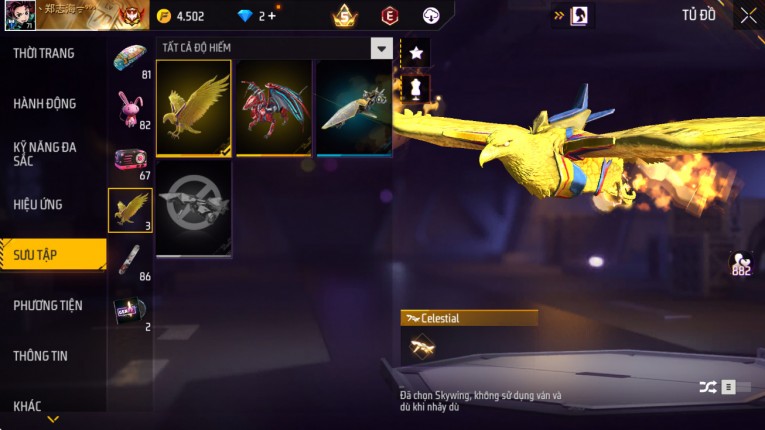Image resolution: width=765 pixels, height=430 pixels.
Task: Open the THỜI TRANG category
Action: 44,53
